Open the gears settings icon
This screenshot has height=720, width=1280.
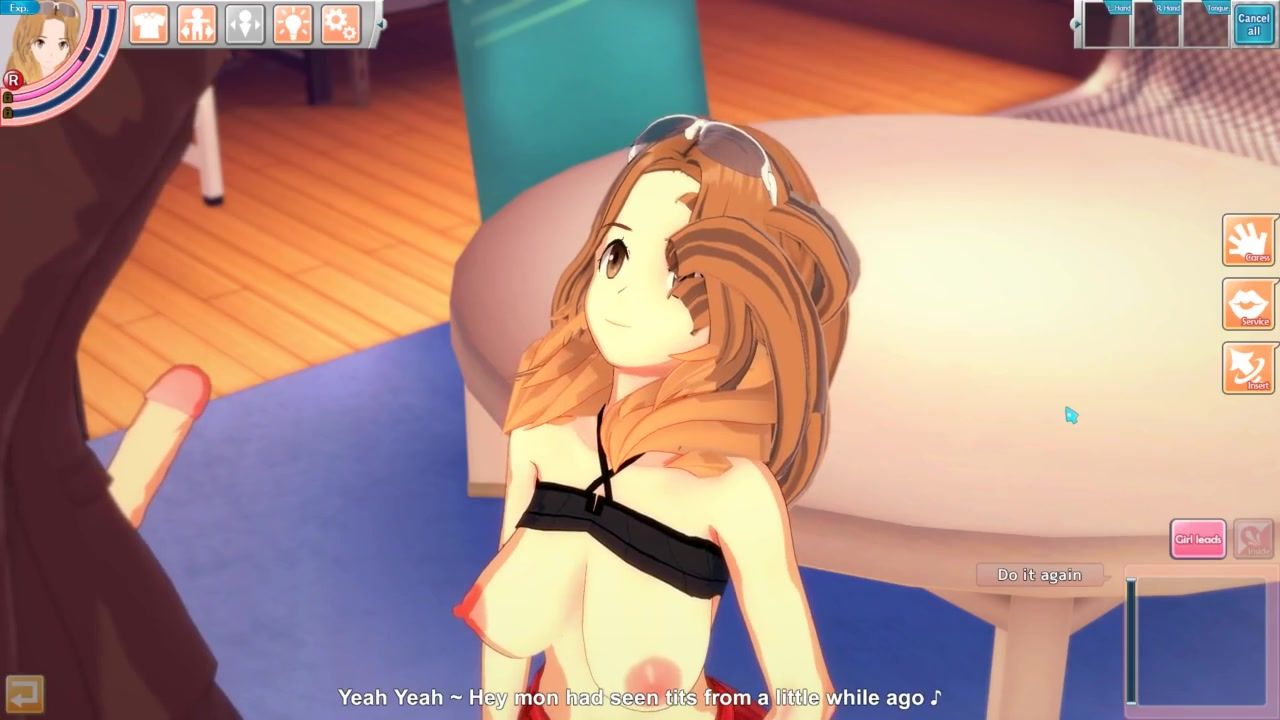coord(341,24)
